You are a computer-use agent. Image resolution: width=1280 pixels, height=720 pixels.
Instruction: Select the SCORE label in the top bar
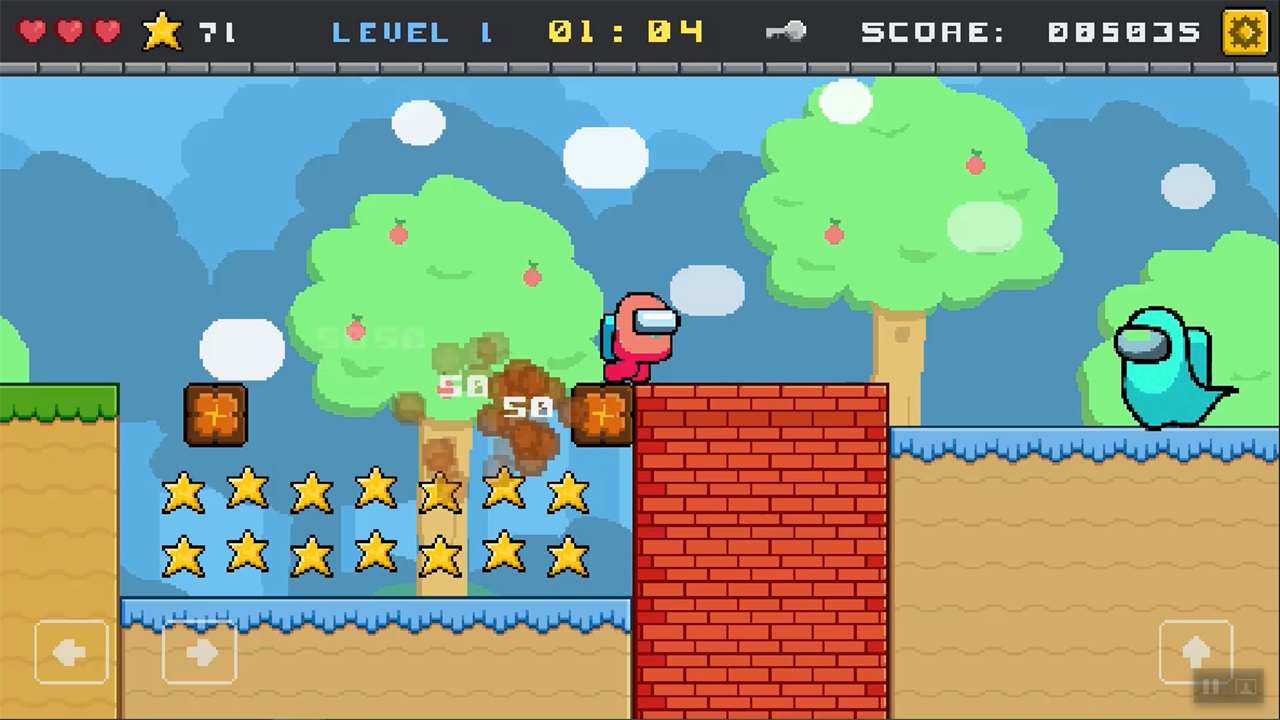tap(931, 31)
